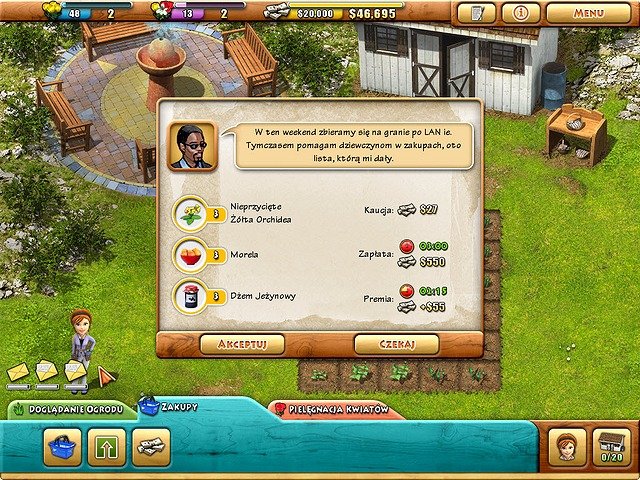
Task: Show the info button in the top bar
Action: pos(520,13)
